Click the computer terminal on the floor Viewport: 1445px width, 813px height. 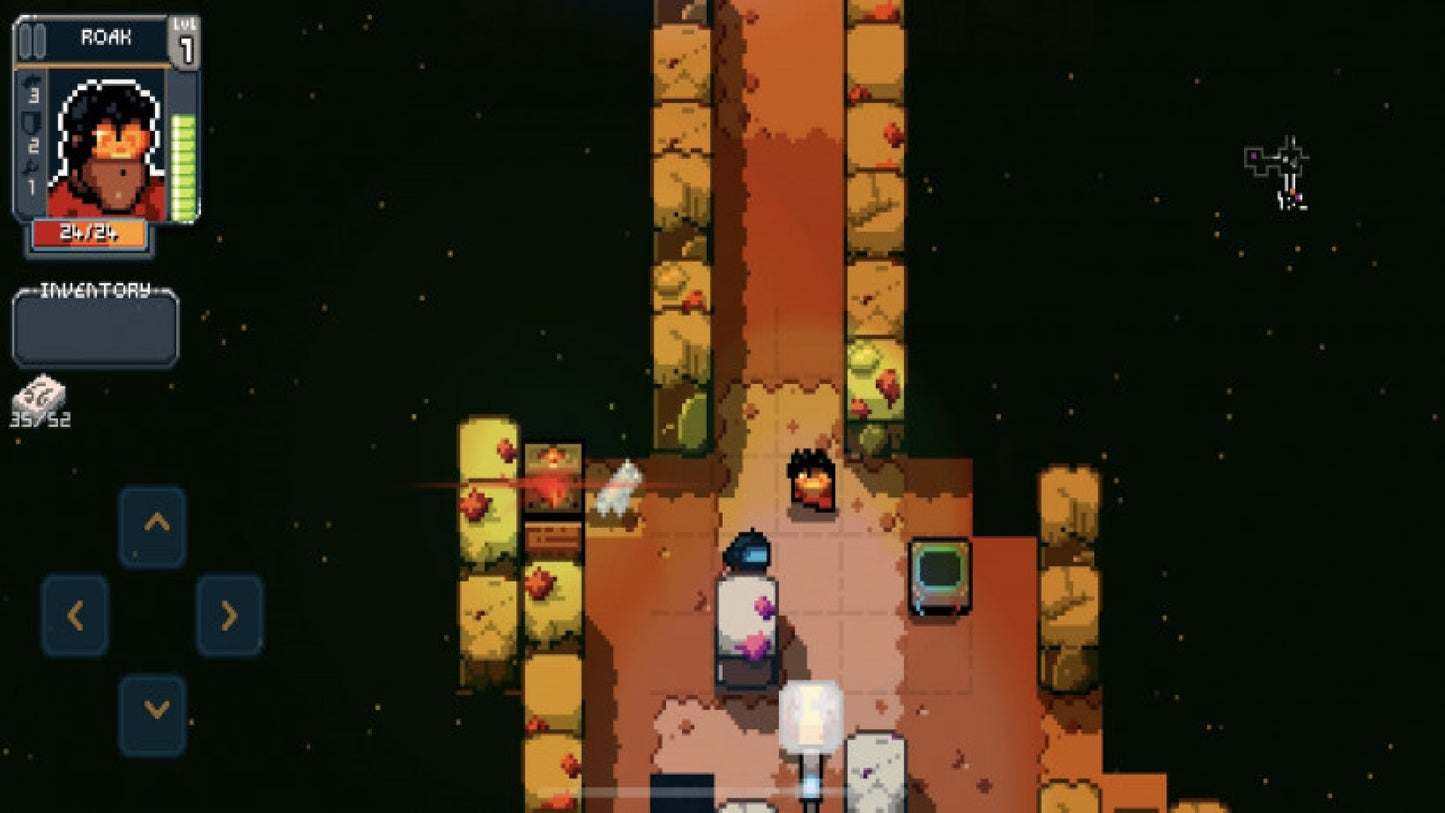click(938, 577)
